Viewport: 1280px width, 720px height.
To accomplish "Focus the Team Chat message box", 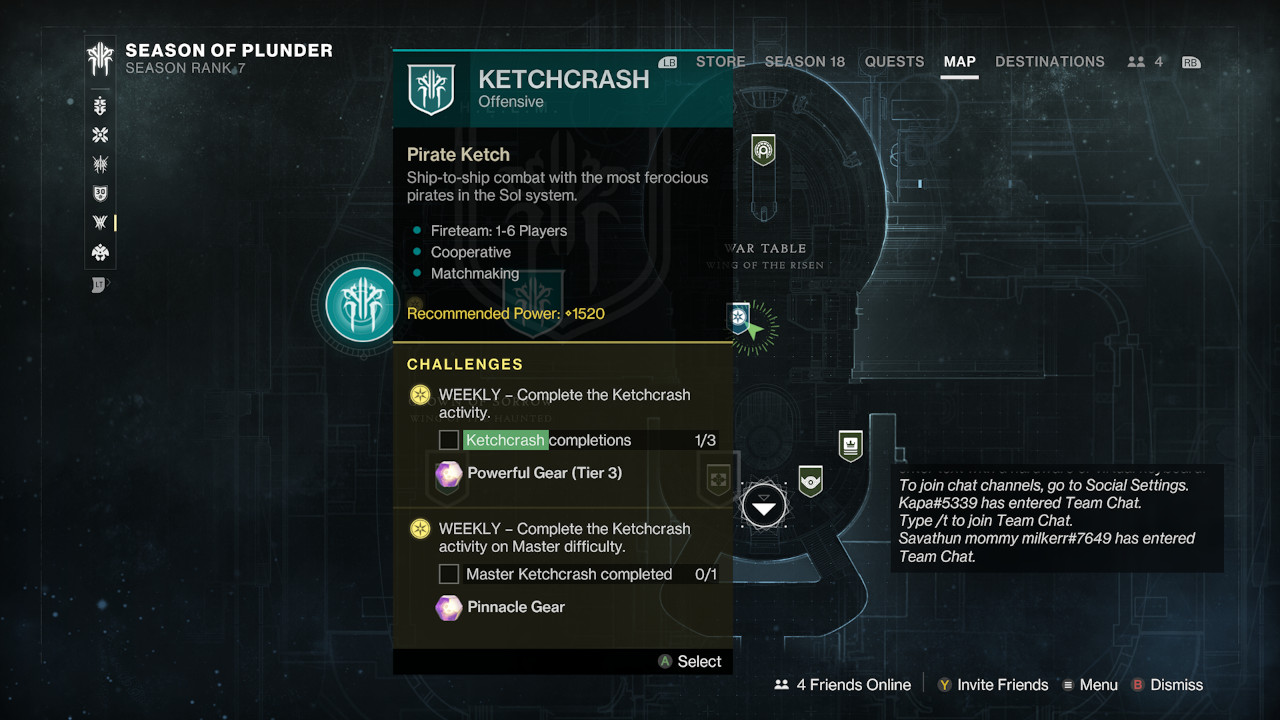I will [1056, 520].
